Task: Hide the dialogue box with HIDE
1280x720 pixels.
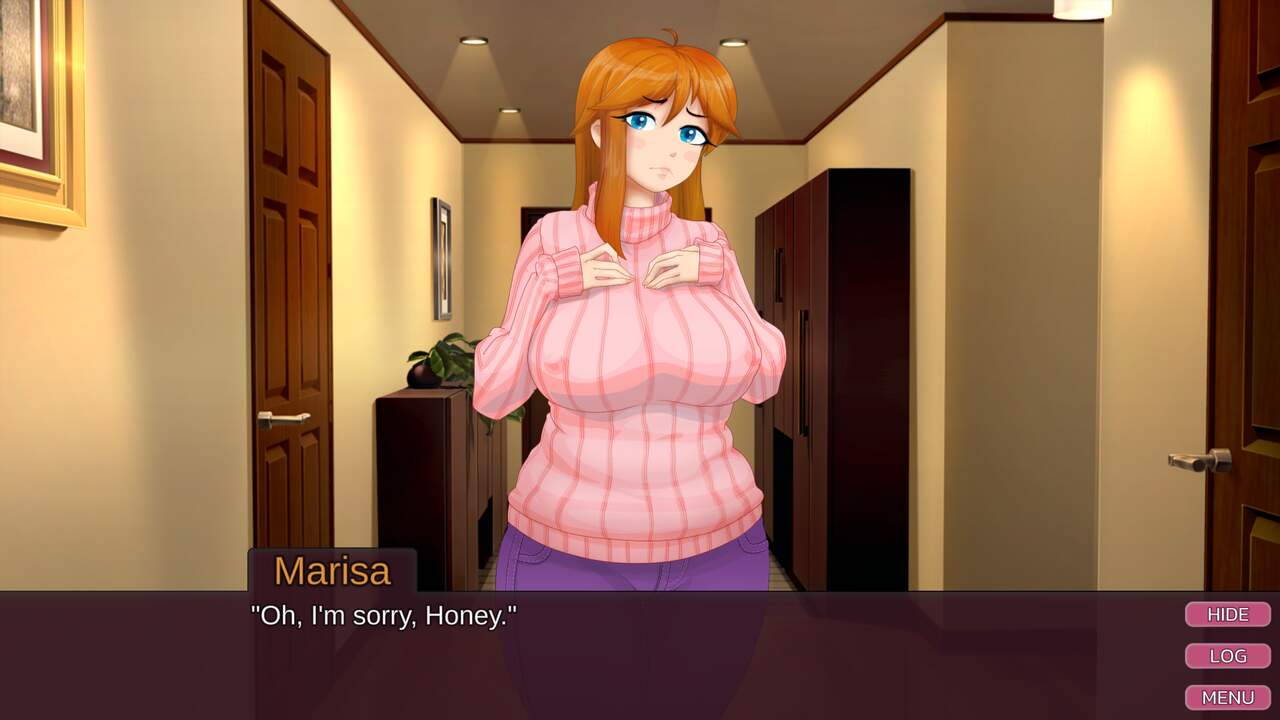Action: click(1227, 614)
